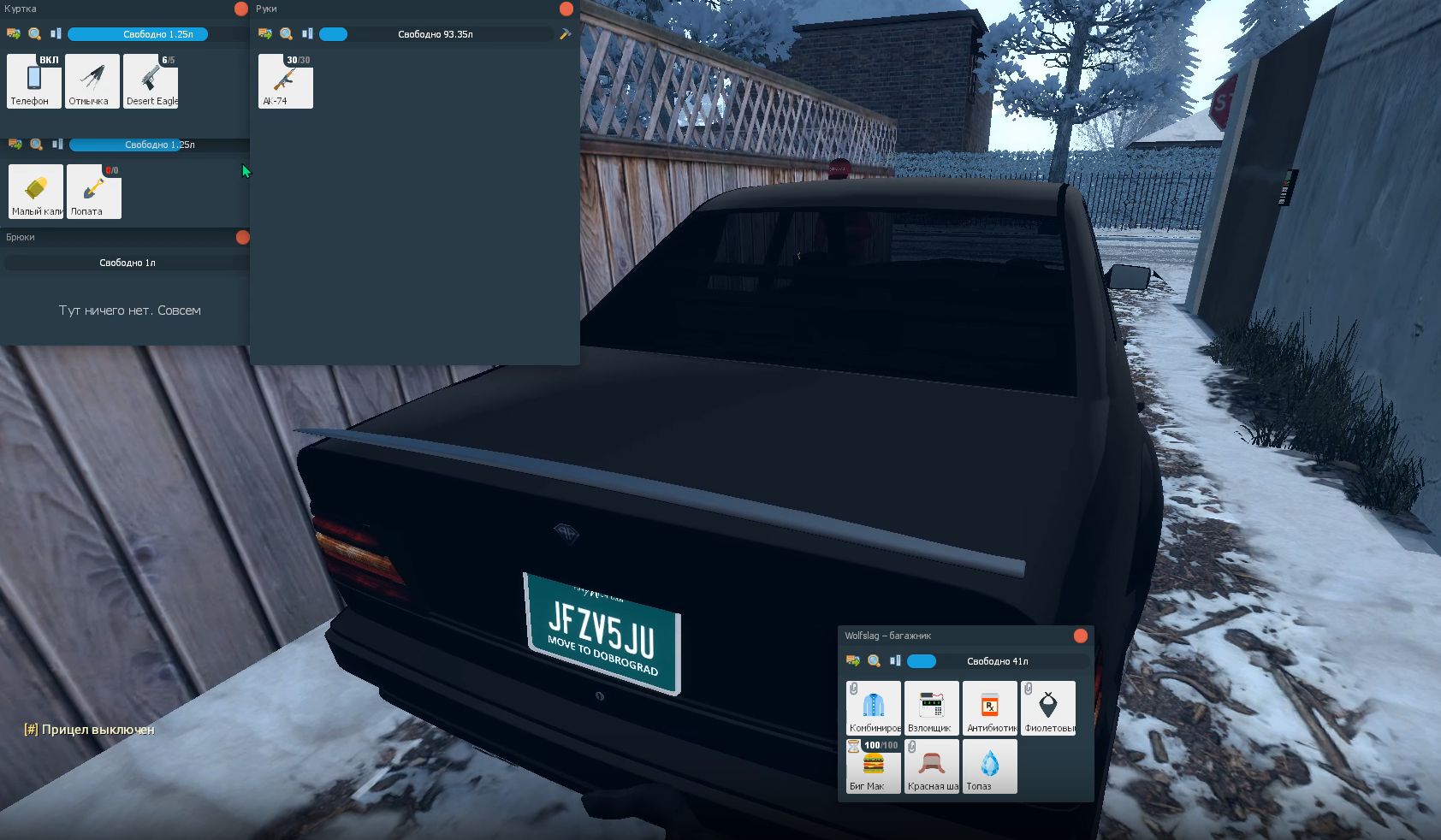Close the Куртка jacket panel
Screen dimensions: 1441x840
[x=241, y=9]
